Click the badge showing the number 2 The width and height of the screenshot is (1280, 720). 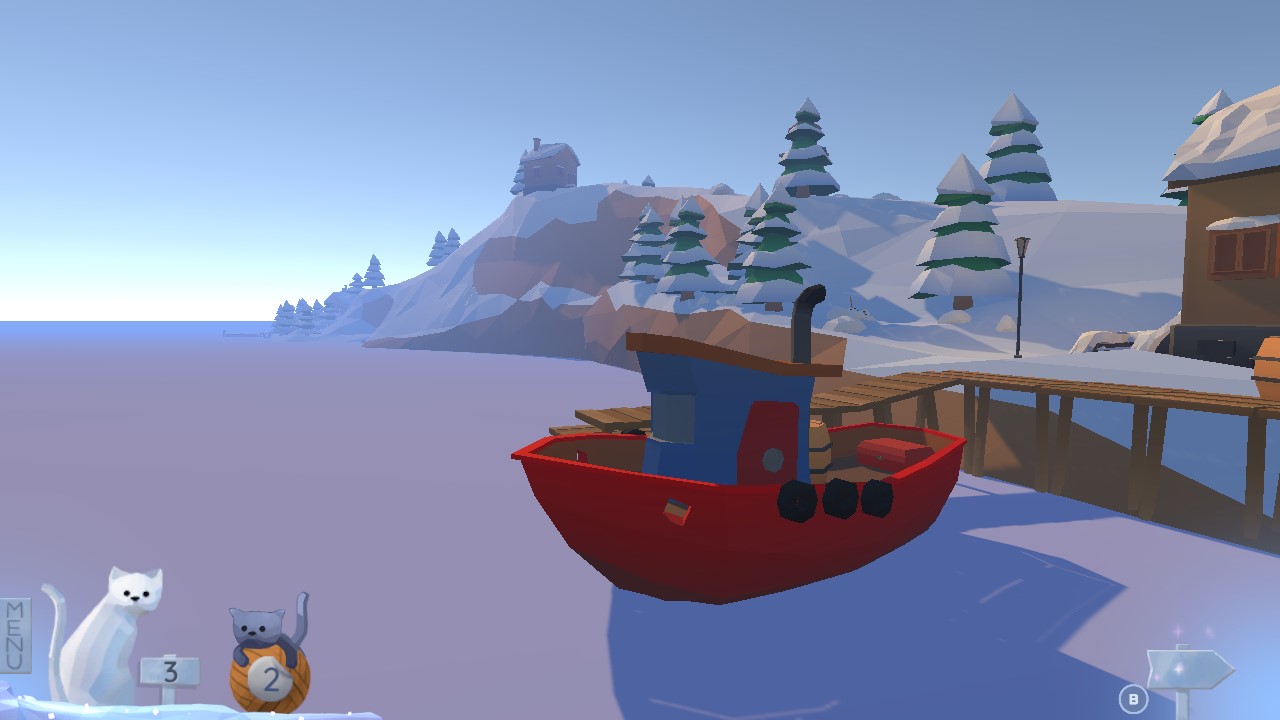tap(270, 680)
